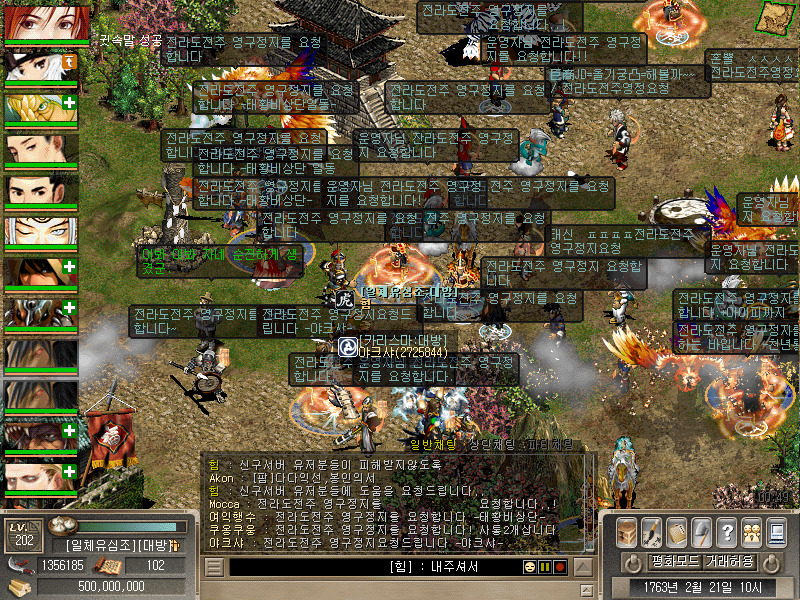The width and height of the screenshot is (800, 600).
Task: Toggle the 평화모드 peace mode button
Action: (674, 561)
